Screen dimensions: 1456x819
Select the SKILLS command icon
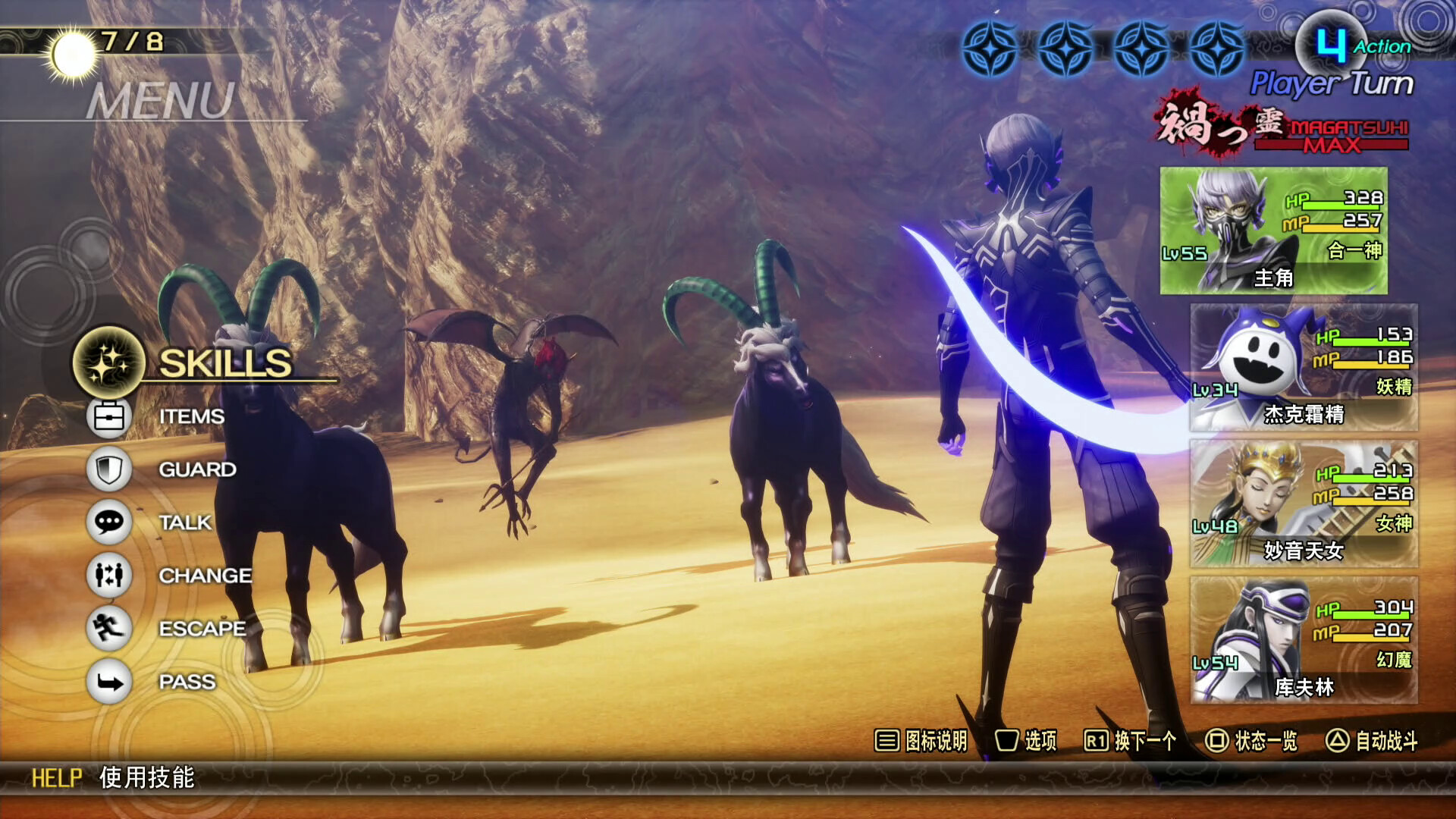pyautogui.click(x=108, y=363)
